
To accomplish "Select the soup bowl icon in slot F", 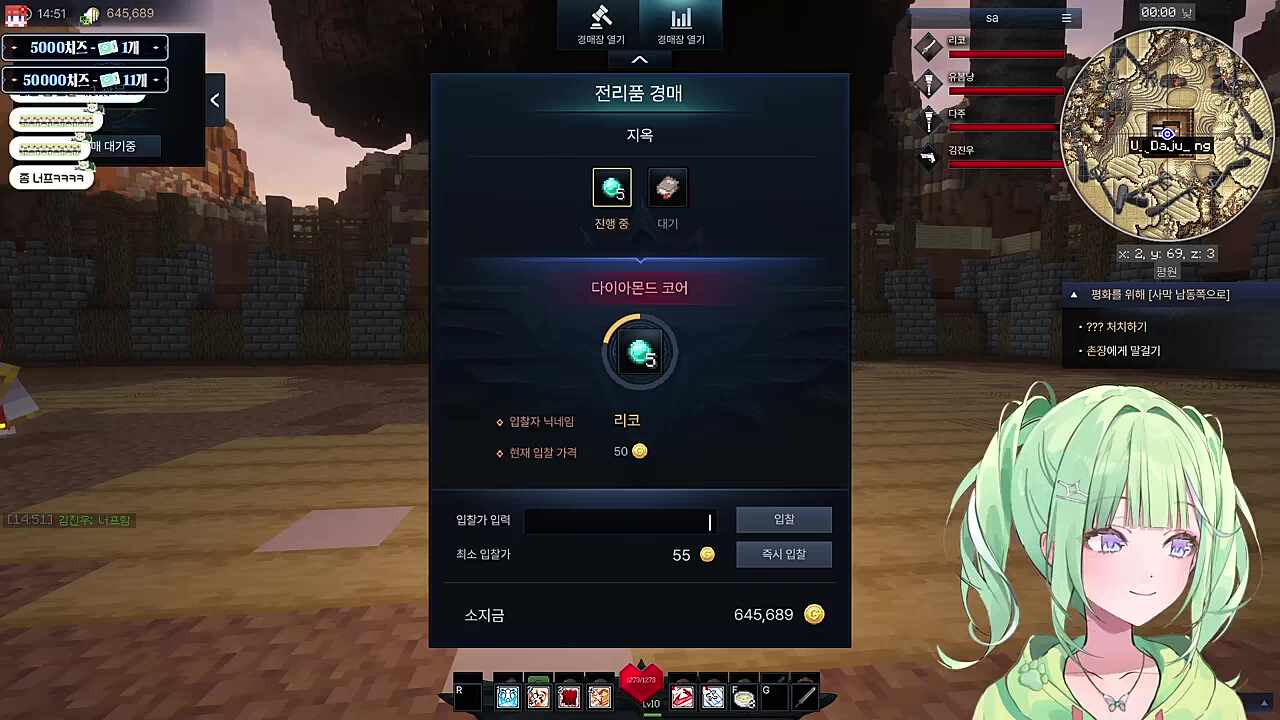I will (x=742, y=695).
